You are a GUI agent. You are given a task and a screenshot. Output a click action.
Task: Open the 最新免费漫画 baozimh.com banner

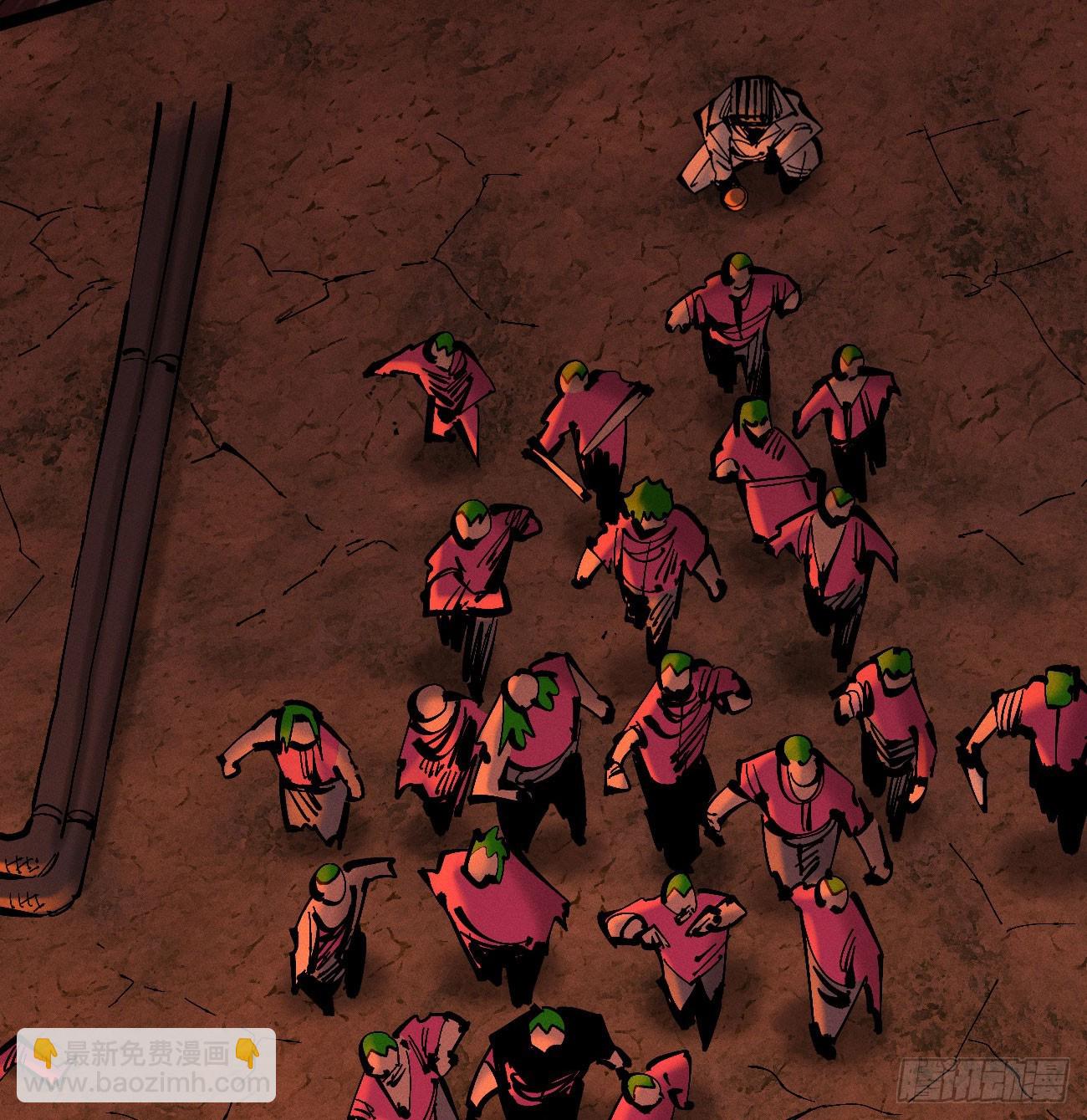point(146,1065)
